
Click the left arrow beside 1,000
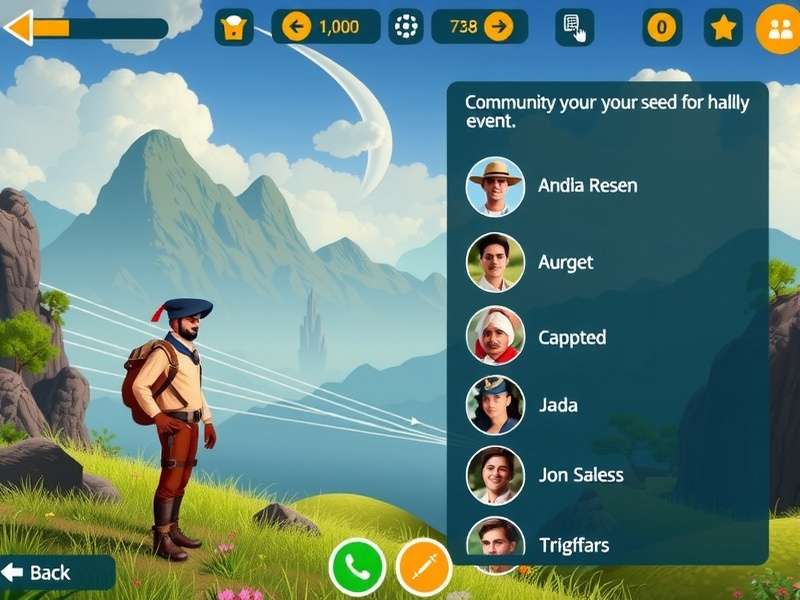click(295, 27)
